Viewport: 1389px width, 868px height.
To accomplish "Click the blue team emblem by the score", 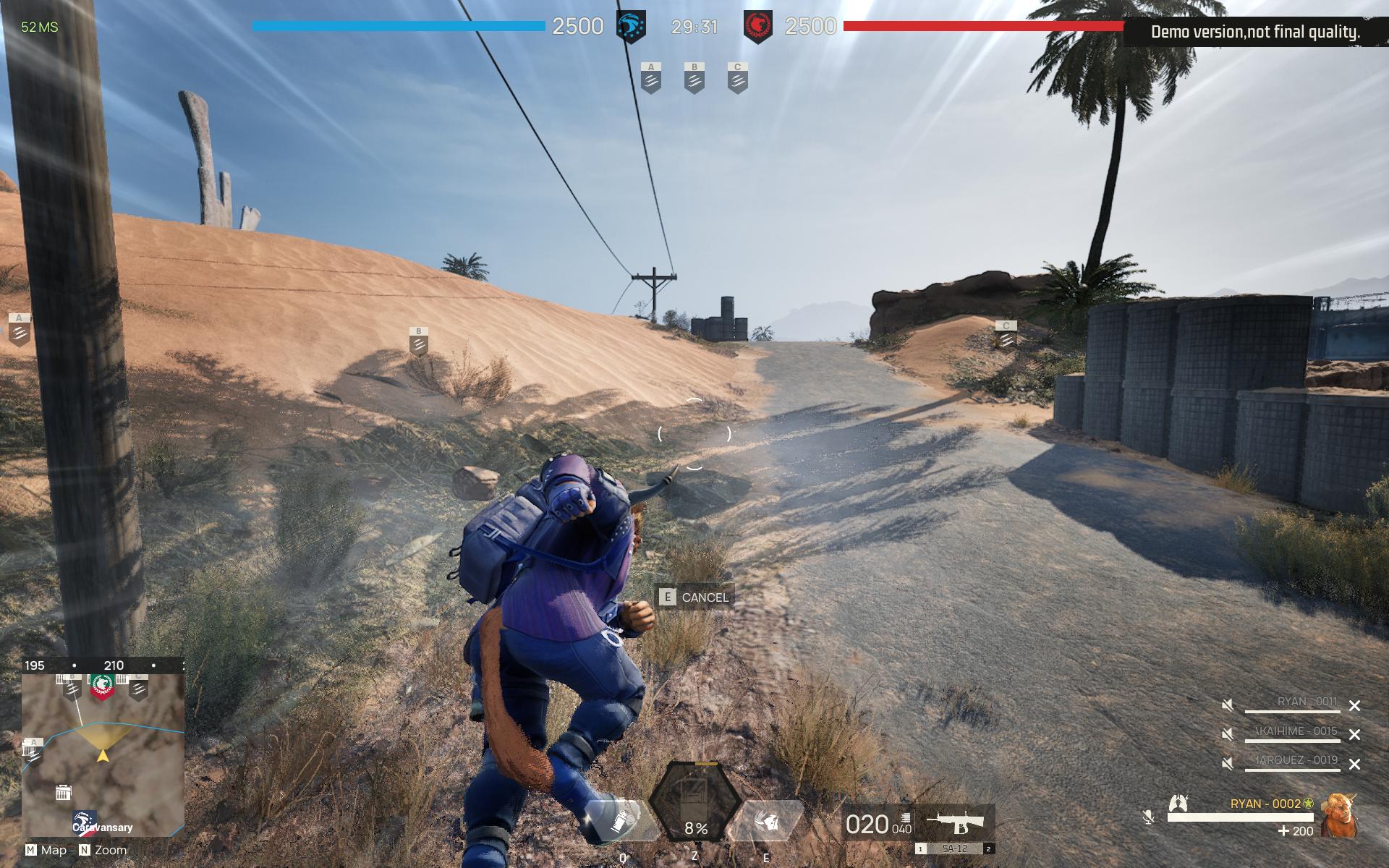I will (630, 27).
